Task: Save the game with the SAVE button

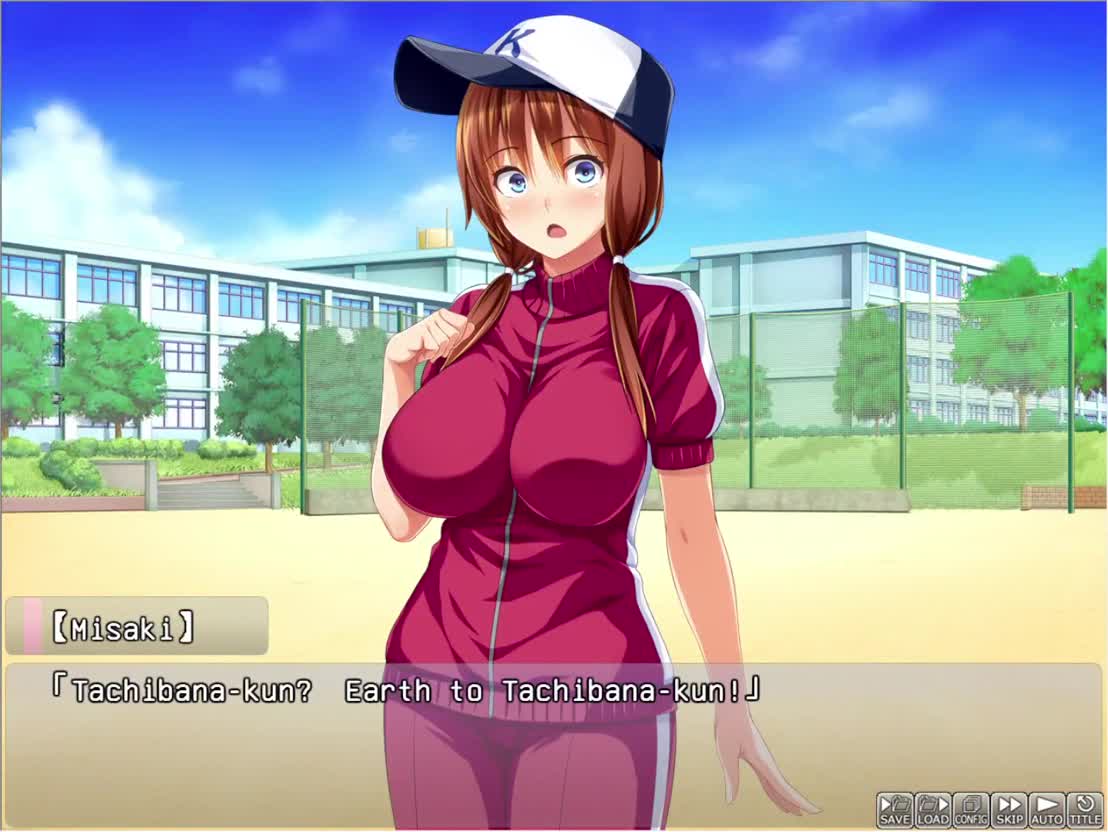Action: coord(895,809)
